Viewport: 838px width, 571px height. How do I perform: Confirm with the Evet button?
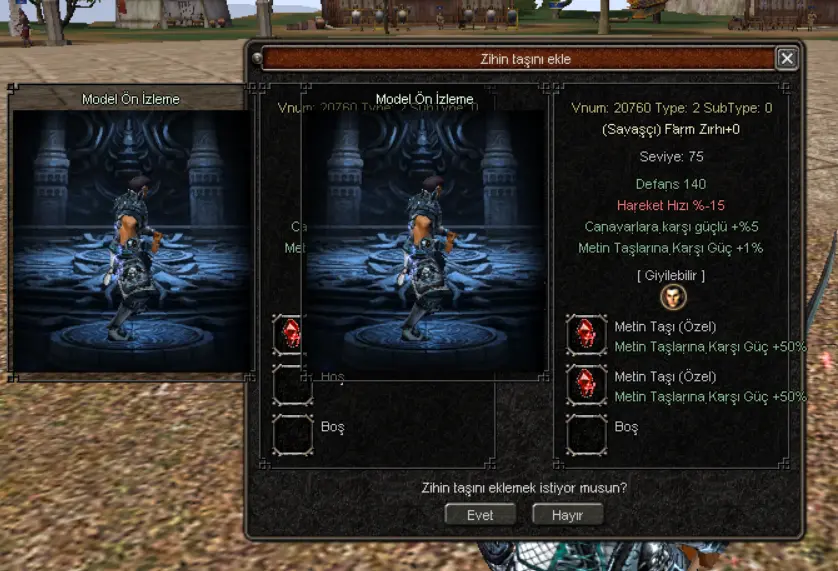pos(480,515)
